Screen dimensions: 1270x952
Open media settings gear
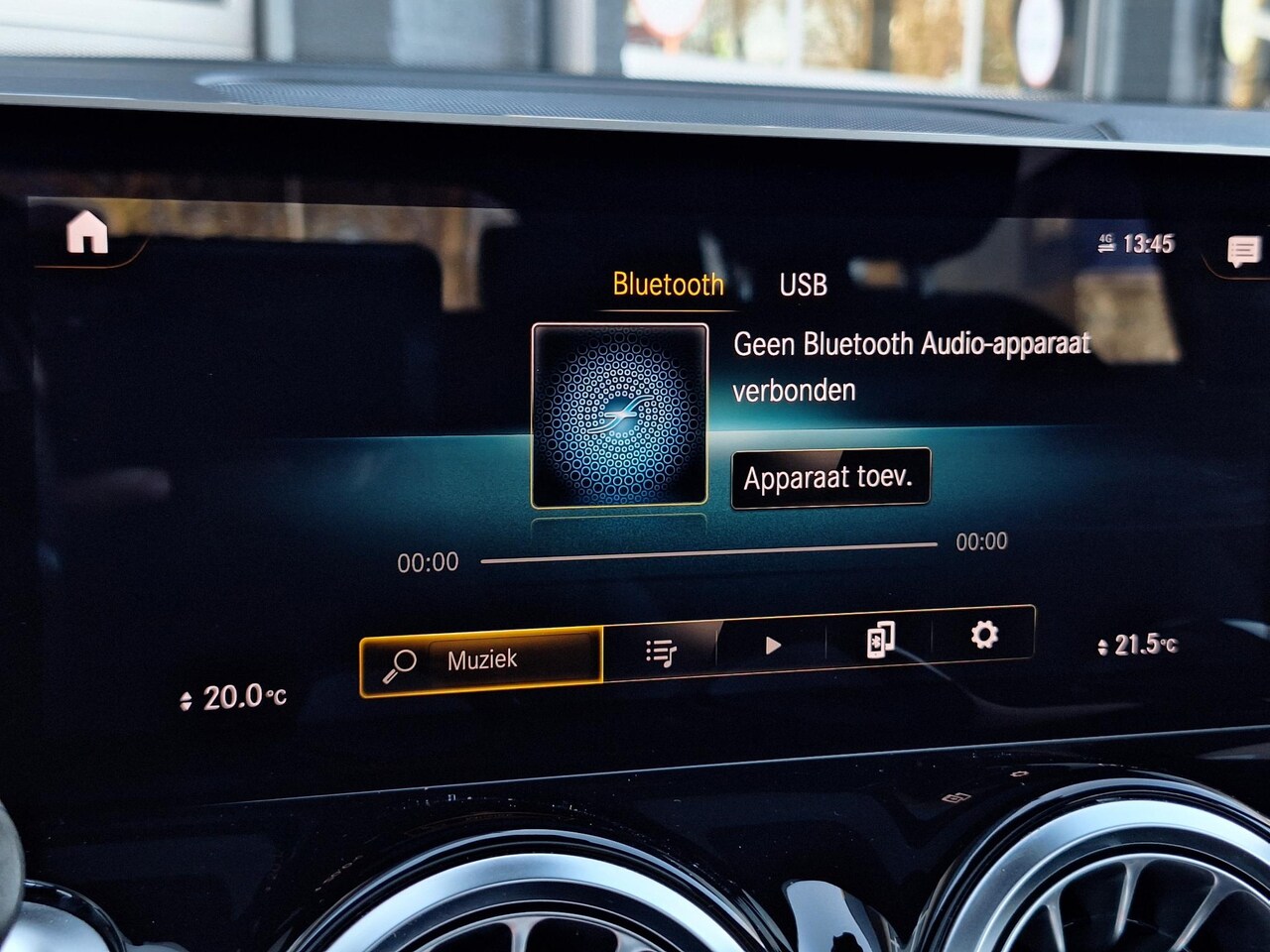coord(983,634)
